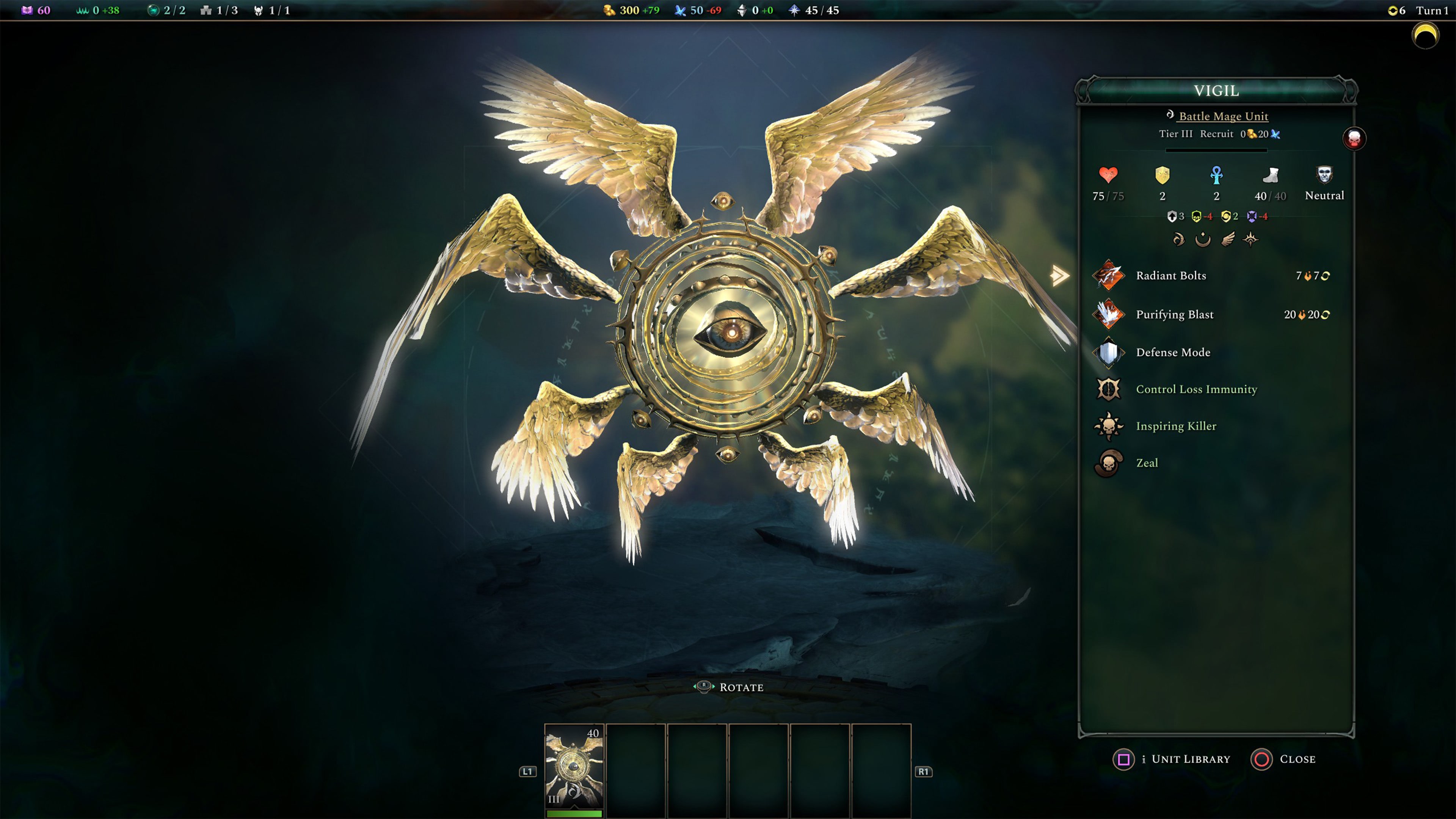
Task: Click the Defense Mode shield icon
Action: point(1109,351)
